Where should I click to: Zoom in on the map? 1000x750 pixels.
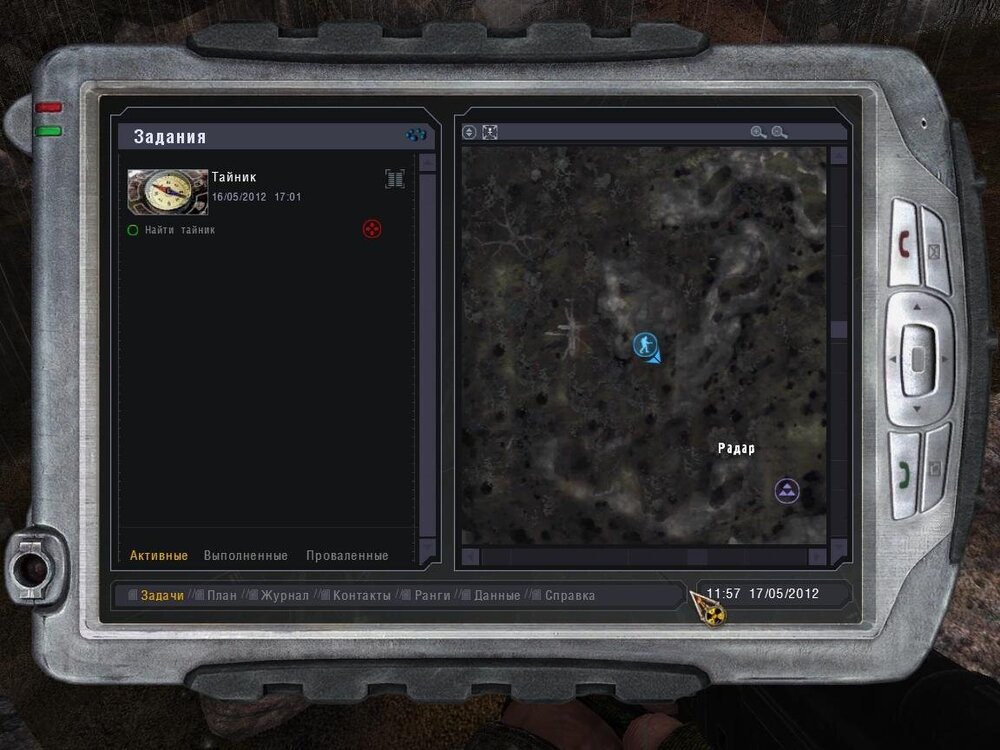tap(758, 132)
